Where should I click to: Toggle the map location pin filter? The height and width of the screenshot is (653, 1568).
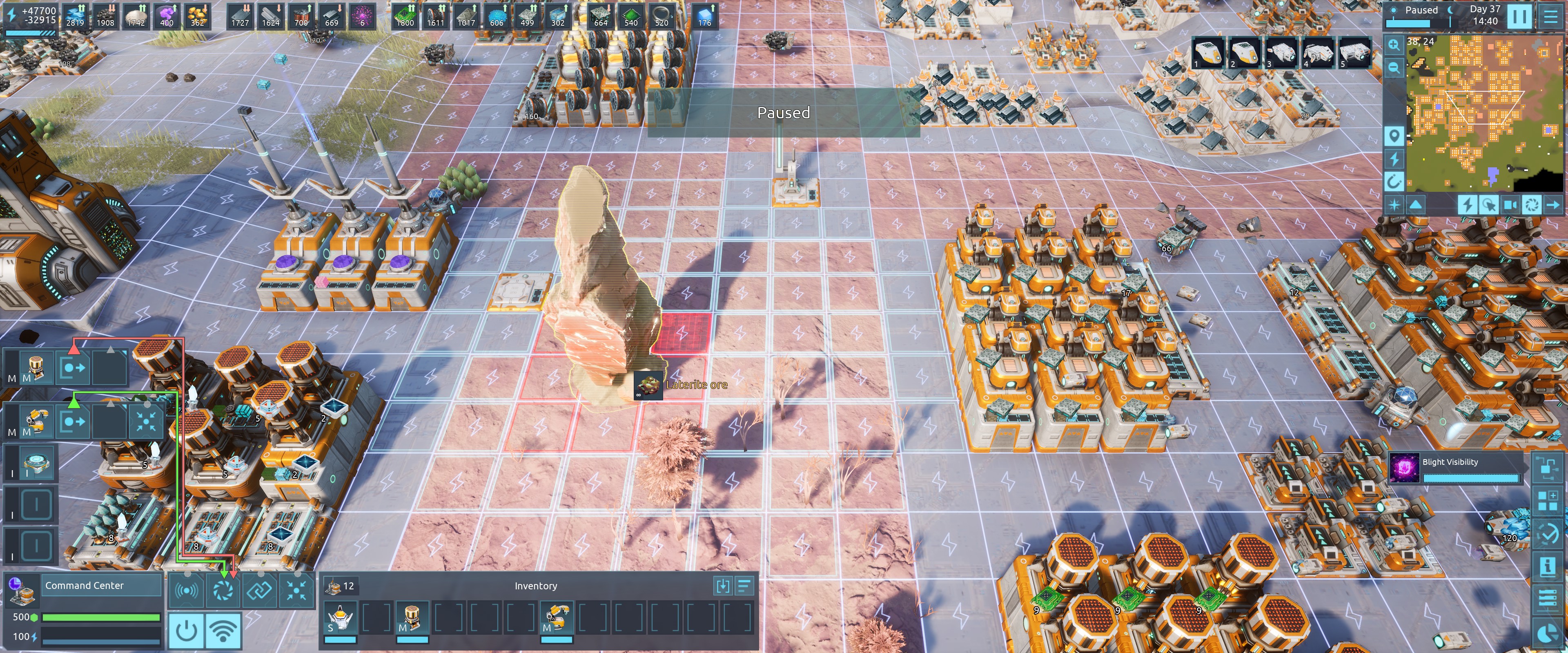1394,135
